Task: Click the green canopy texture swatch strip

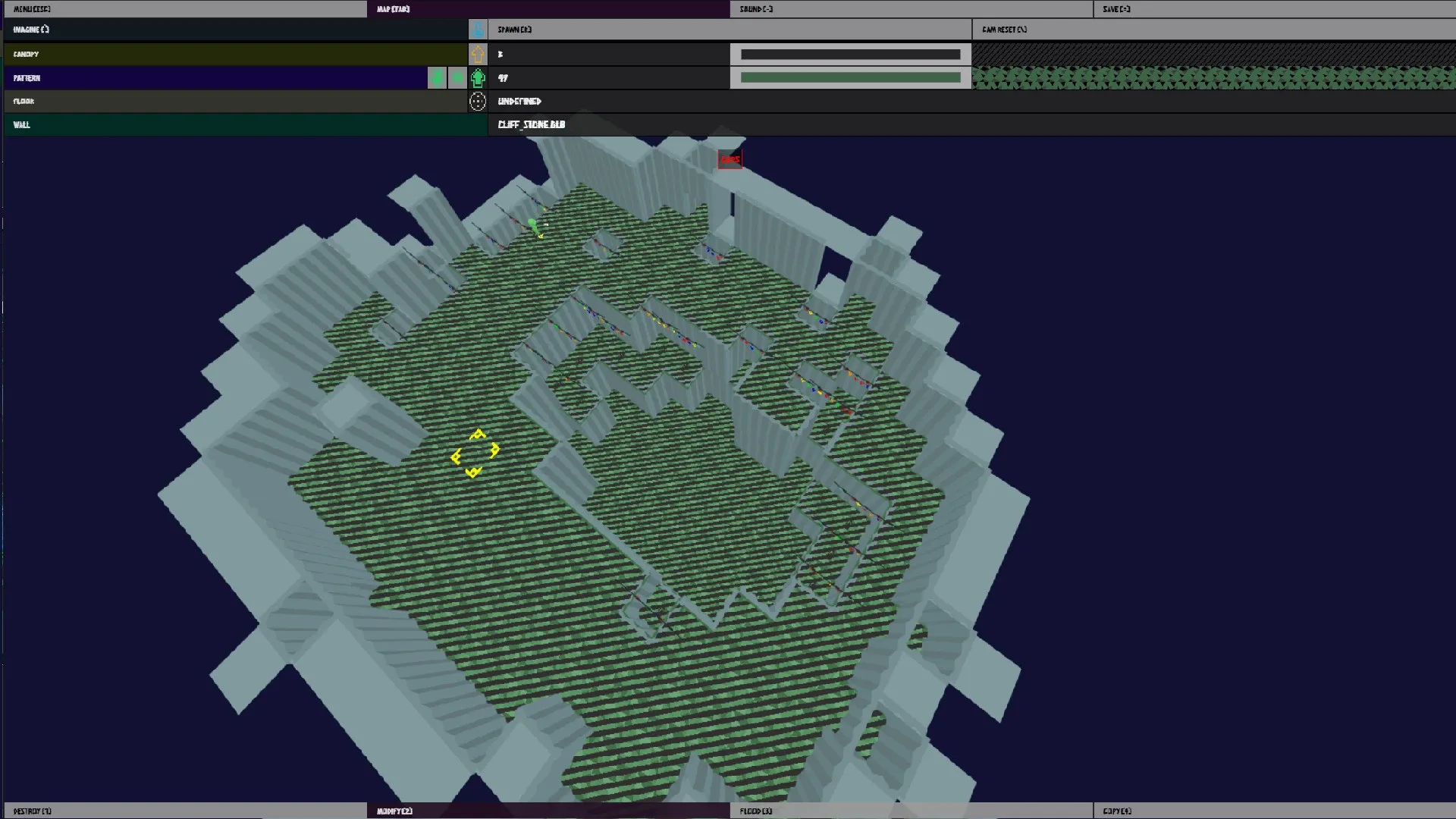Action: click(x=1213, y=77)
